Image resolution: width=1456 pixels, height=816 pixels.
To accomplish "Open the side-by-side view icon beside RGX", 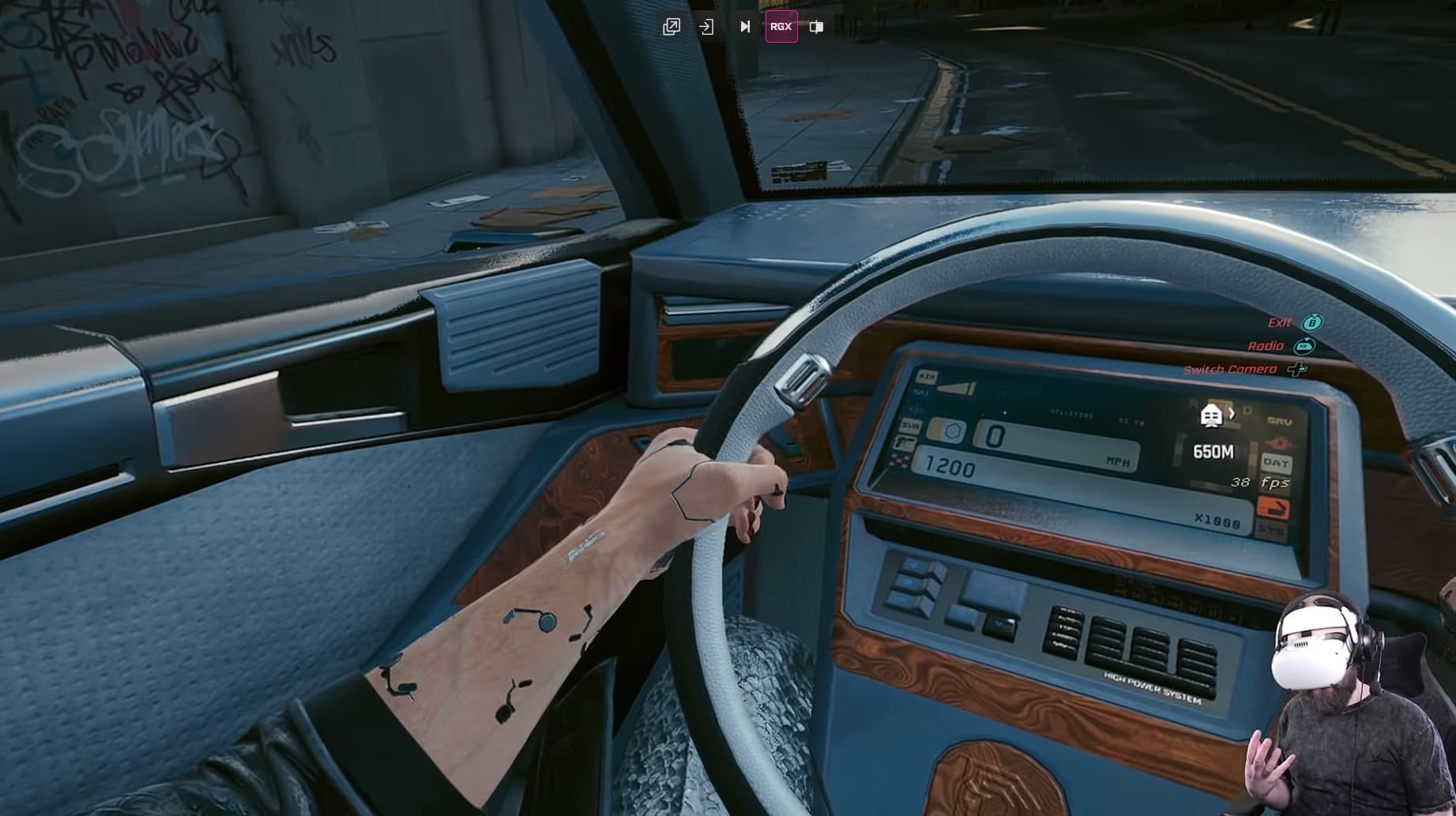I will point(816,27).
